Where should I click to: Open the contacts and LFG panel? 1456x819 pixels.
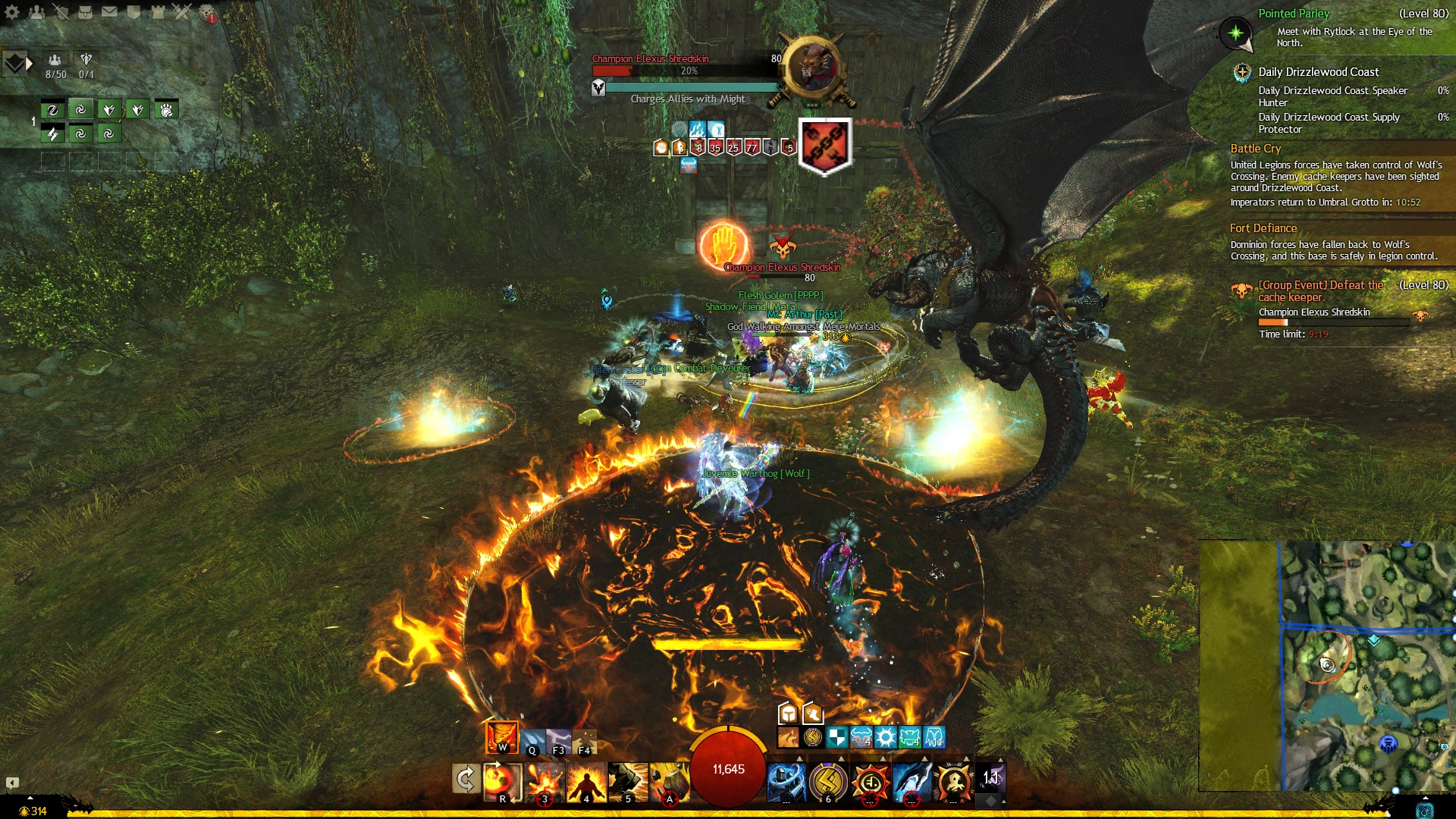(x=36, y=11)
